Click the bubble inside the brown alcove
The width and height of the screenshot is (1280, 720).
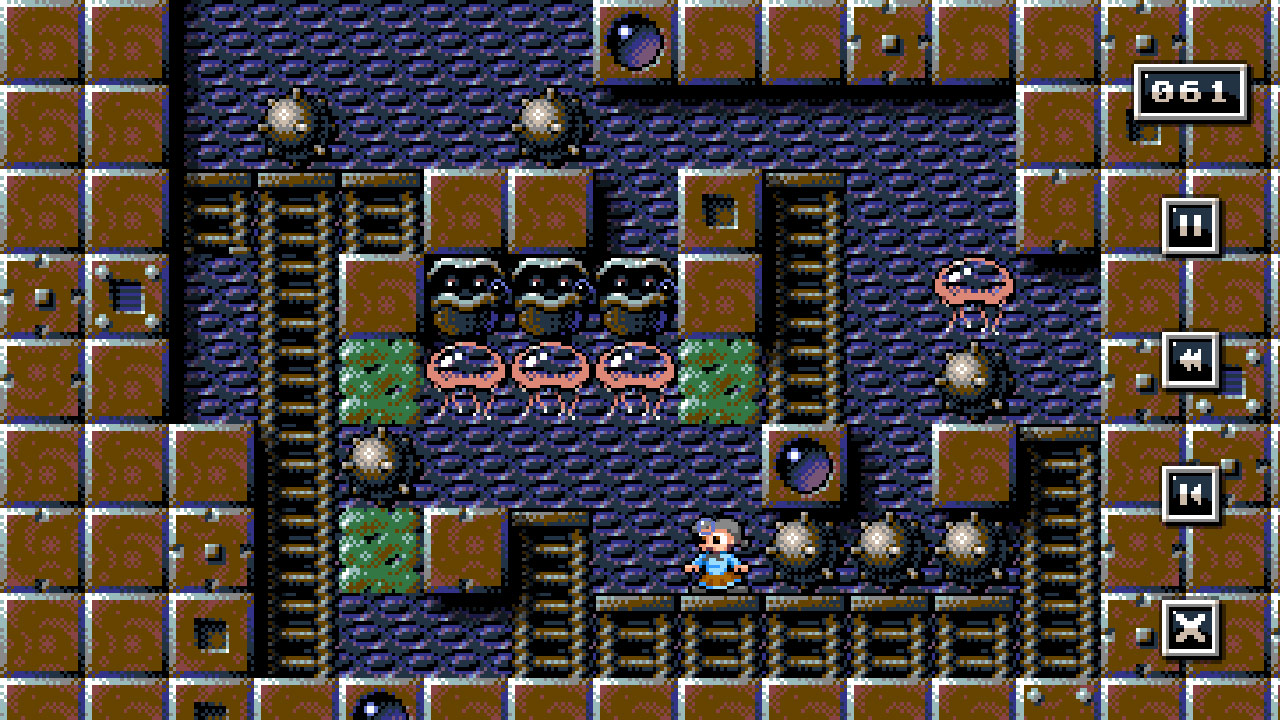tap(806, 466)
